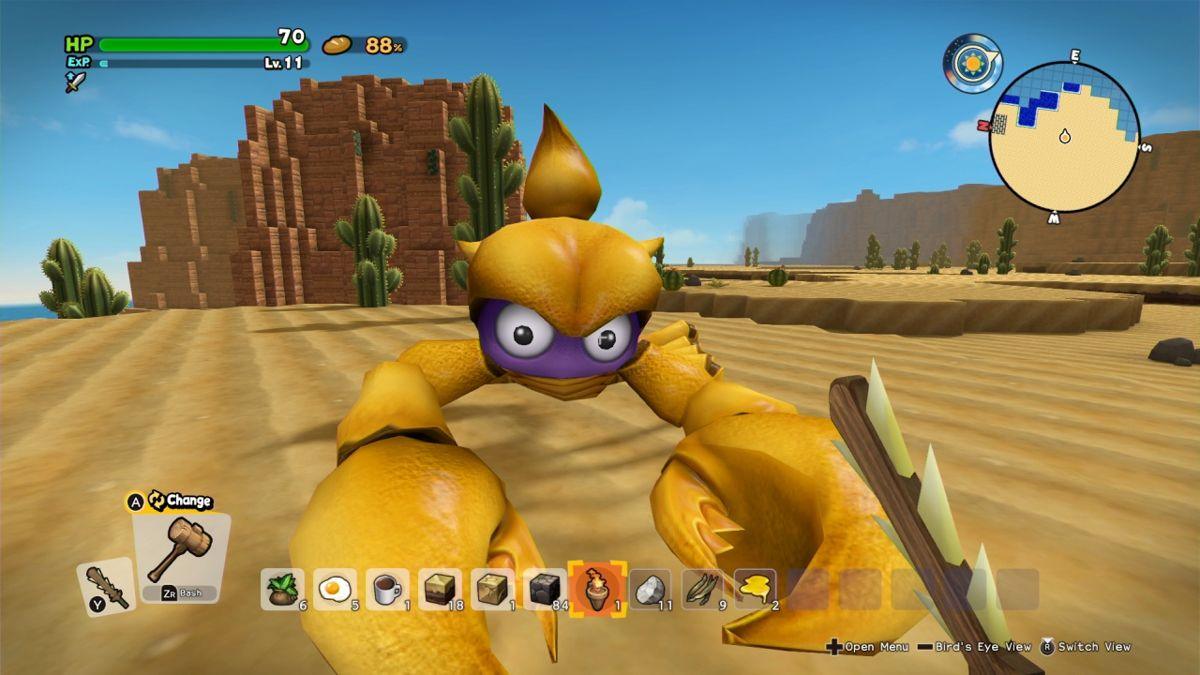The width and height of the screenshot is (1200, 675).
Task: Choose the coffee cup hotbar slot
Action: 386,589
